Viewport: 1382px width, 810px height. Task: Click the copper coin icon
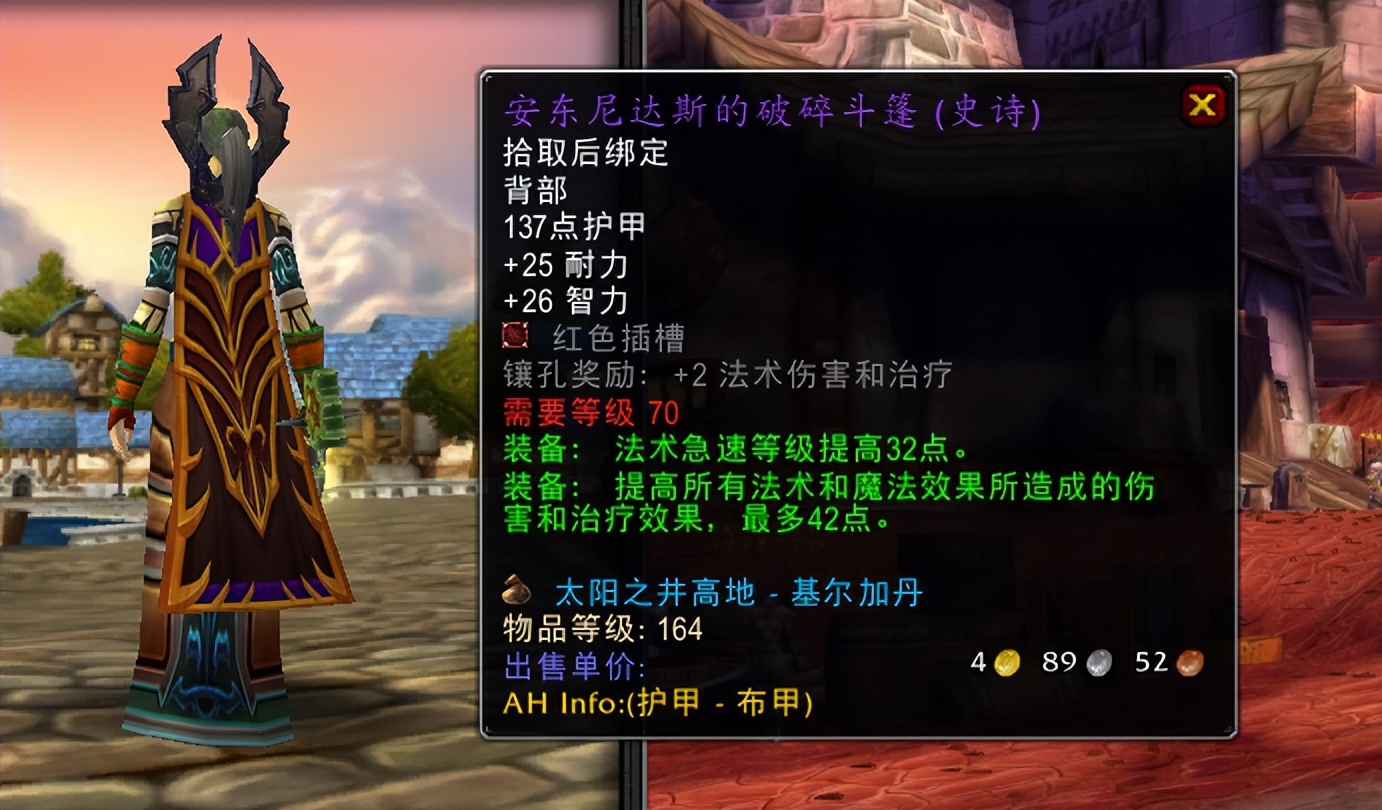click(x=1189, y=660)
